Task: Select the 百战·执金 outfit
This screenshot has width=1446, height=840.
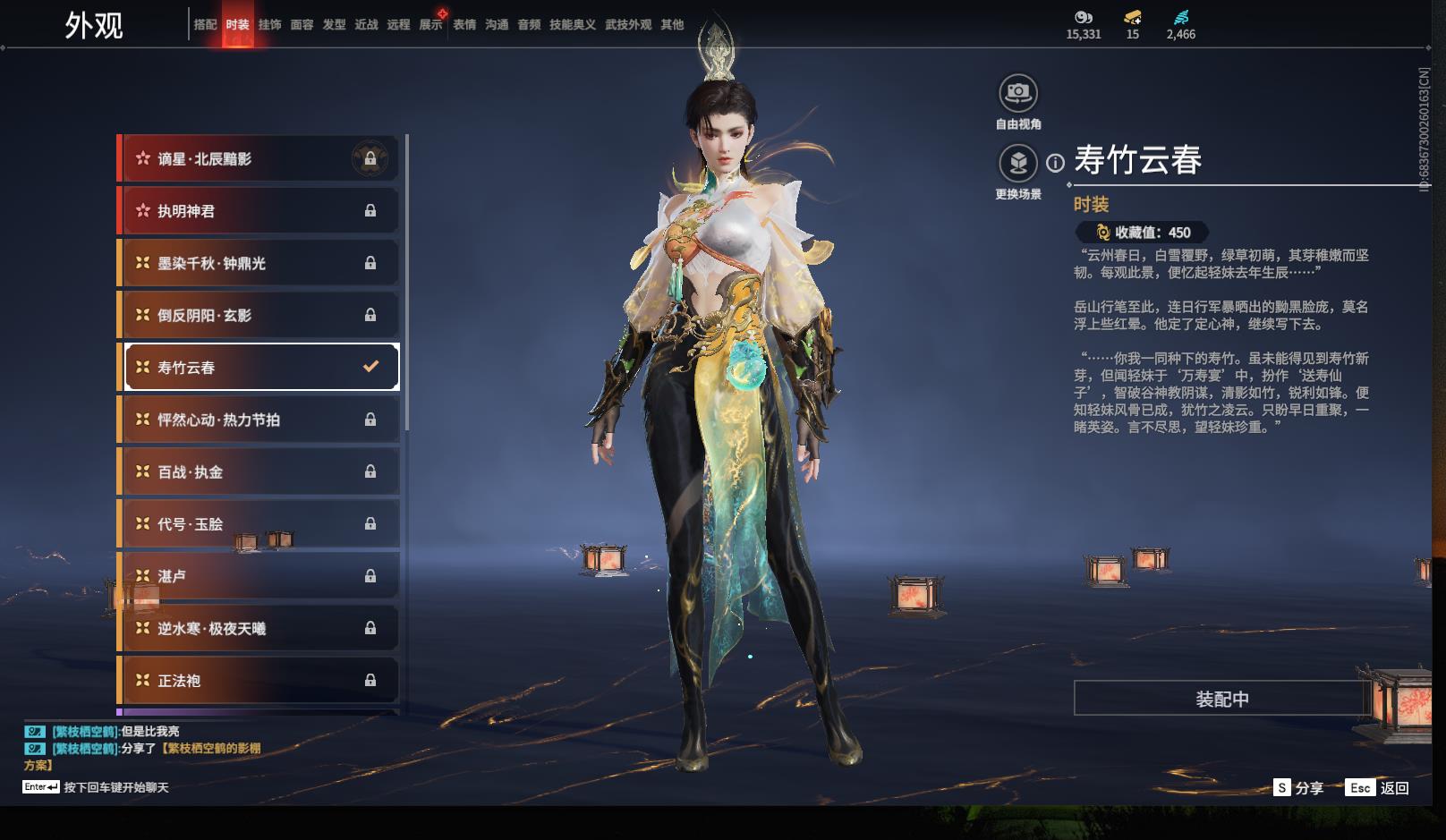Action: pos(259,471)
